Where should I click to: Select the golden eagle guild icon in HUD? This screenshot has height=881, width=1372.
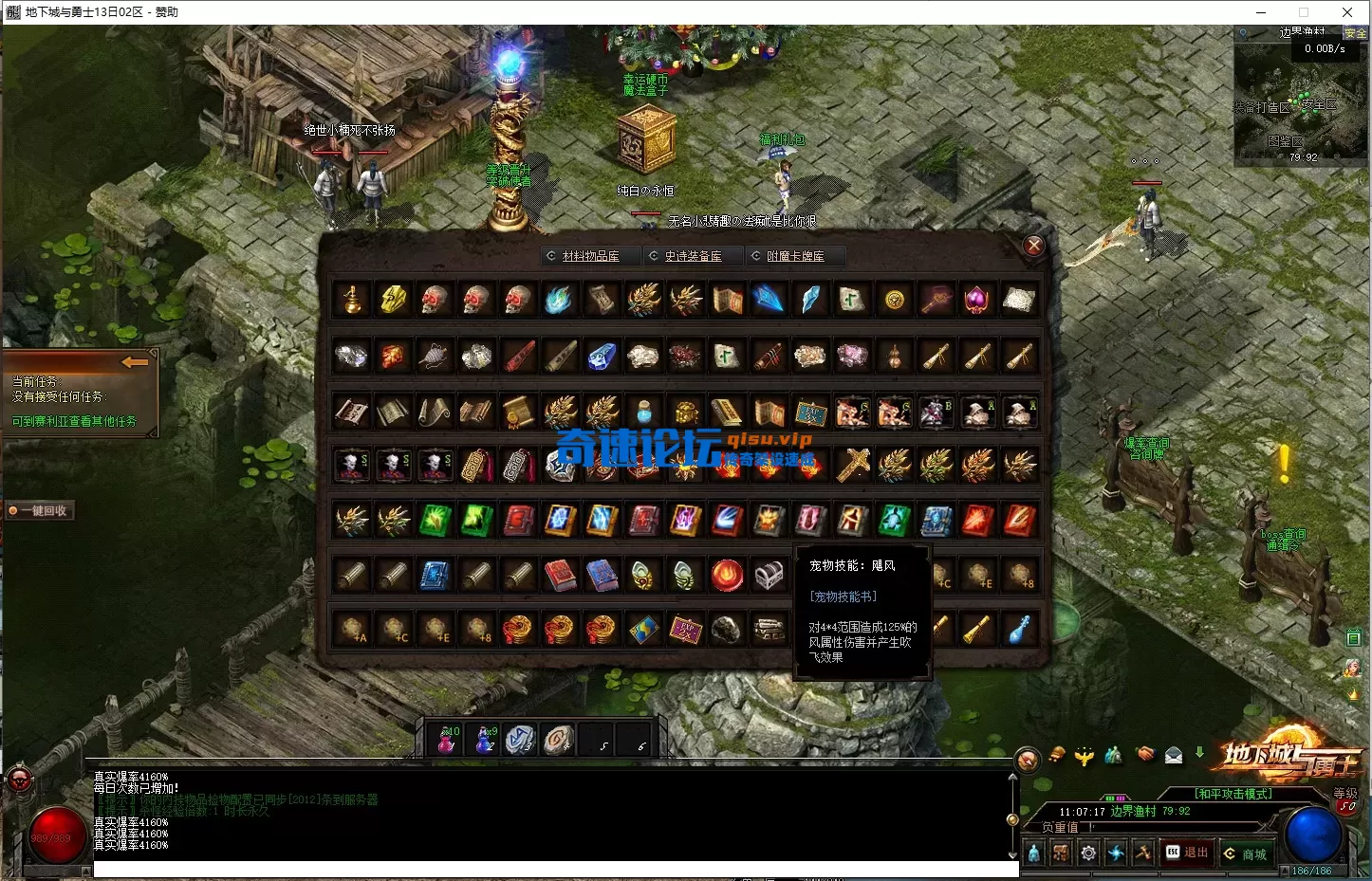(x=1084, y=754)
